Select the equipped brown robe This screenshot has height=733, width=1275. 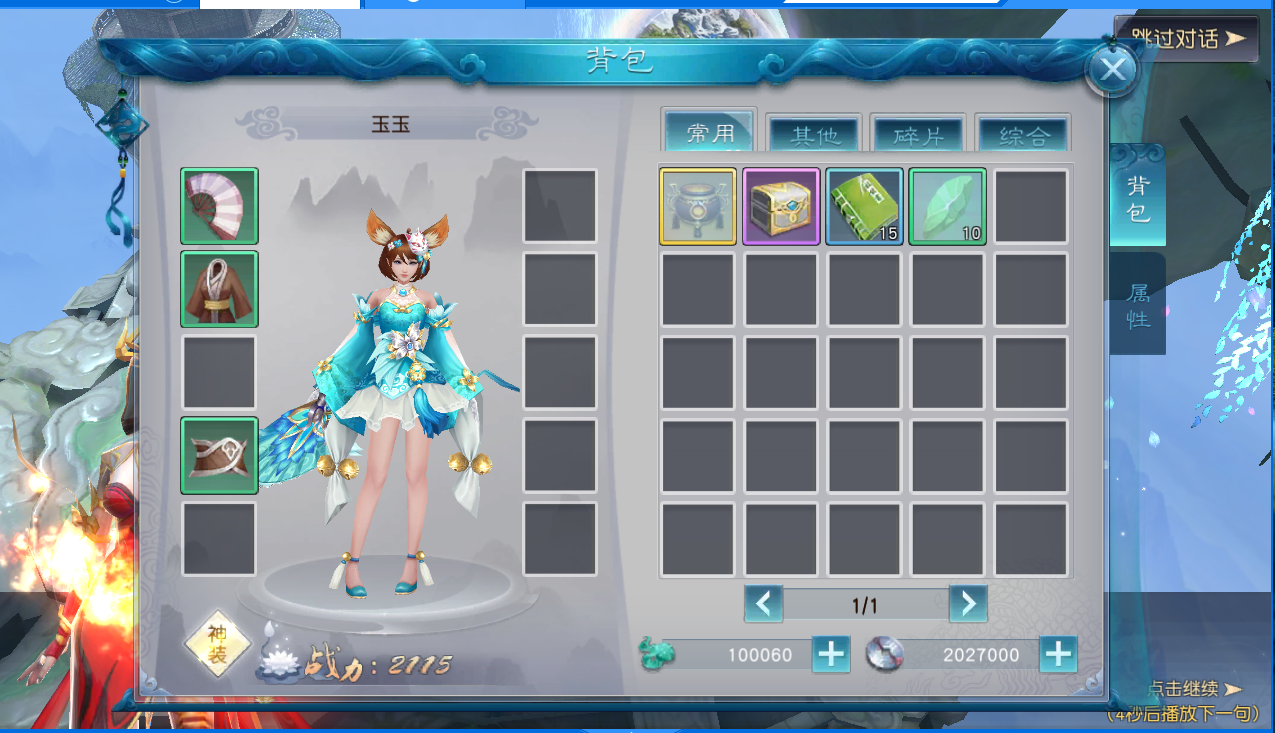pyautogui.click(x=219, y=289)
